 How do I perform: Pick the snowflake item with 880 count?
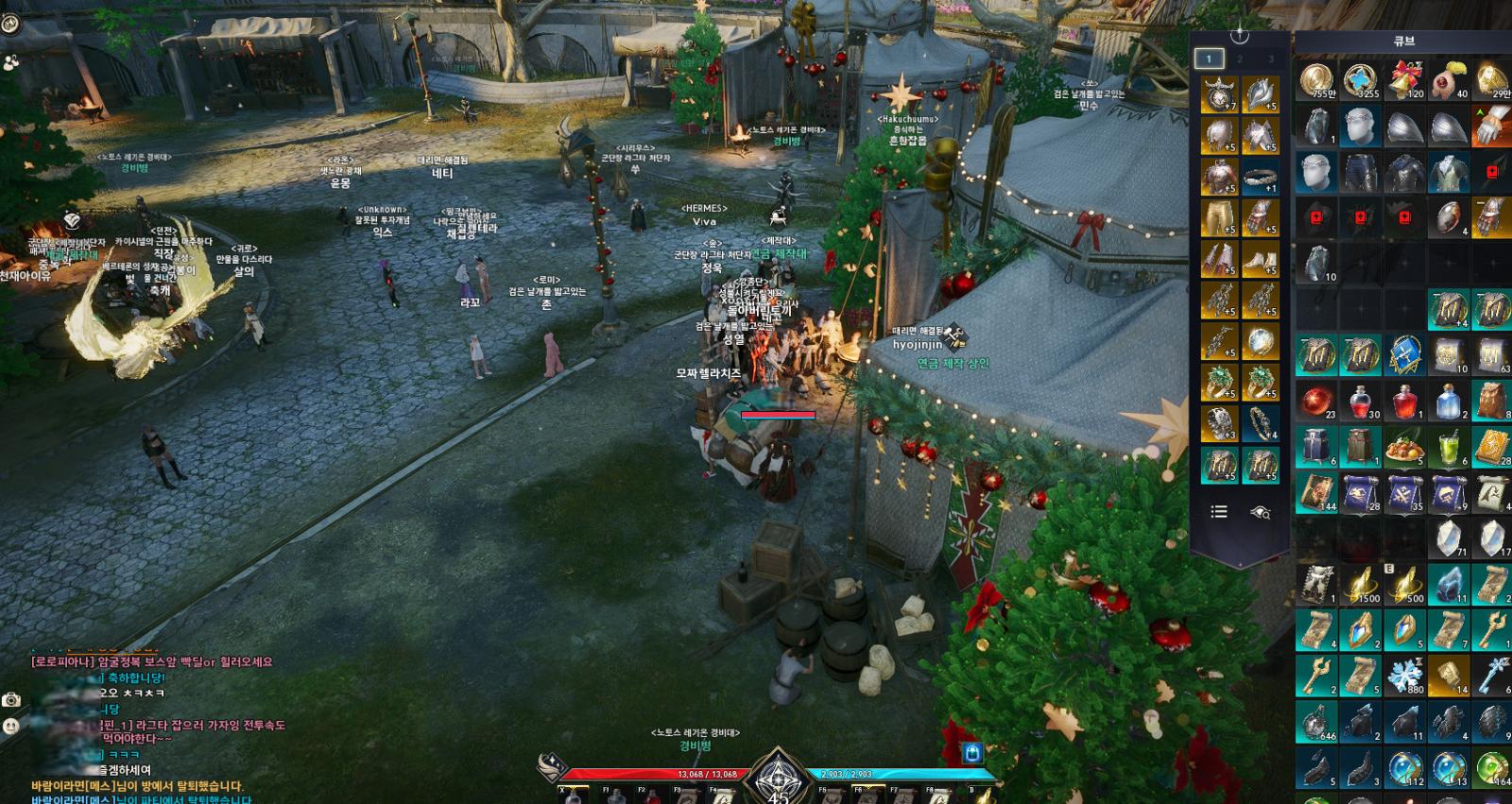tap(1406, 675)
